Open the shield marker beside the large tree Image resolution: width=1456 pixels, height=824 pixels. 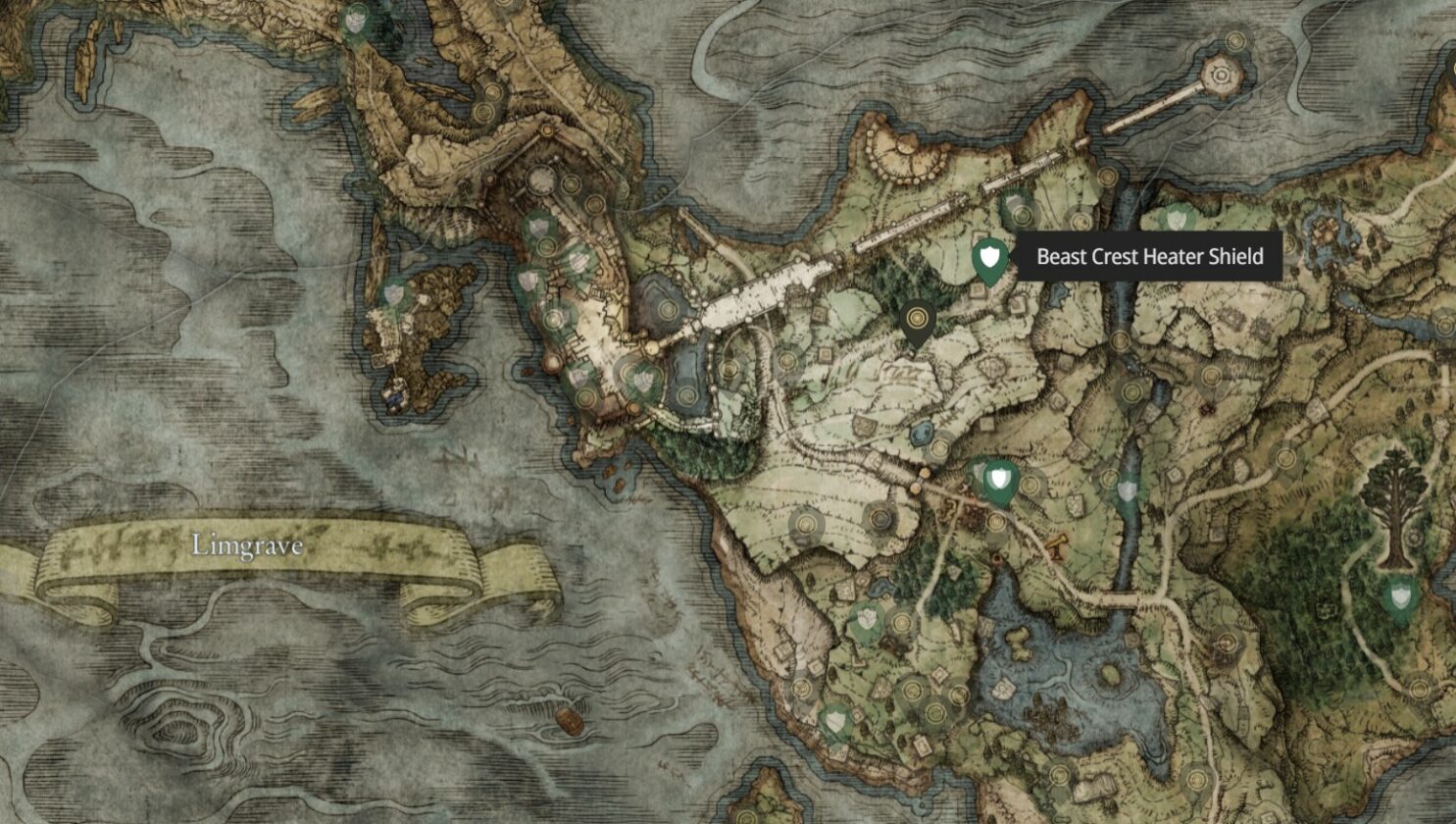(1400, 595)
